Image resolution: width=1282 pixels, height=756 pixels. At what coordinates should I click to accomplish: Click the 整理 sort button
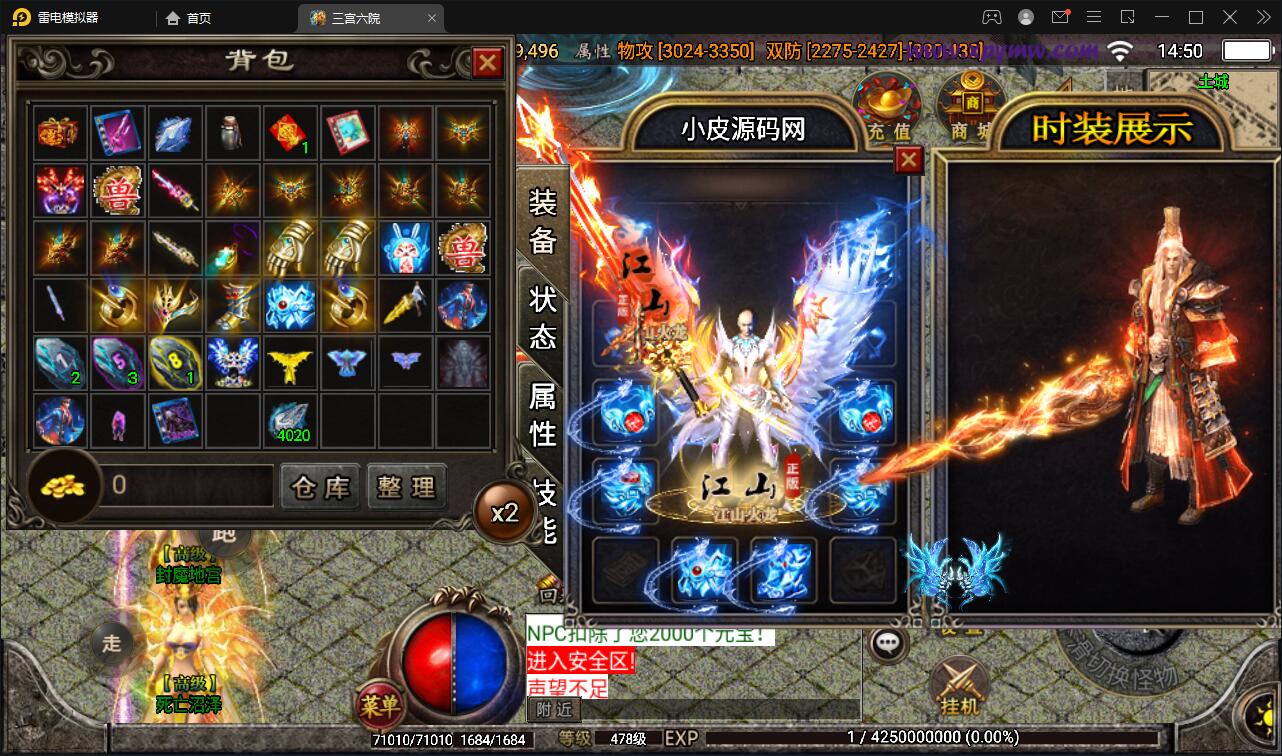(x=407, y=487)
